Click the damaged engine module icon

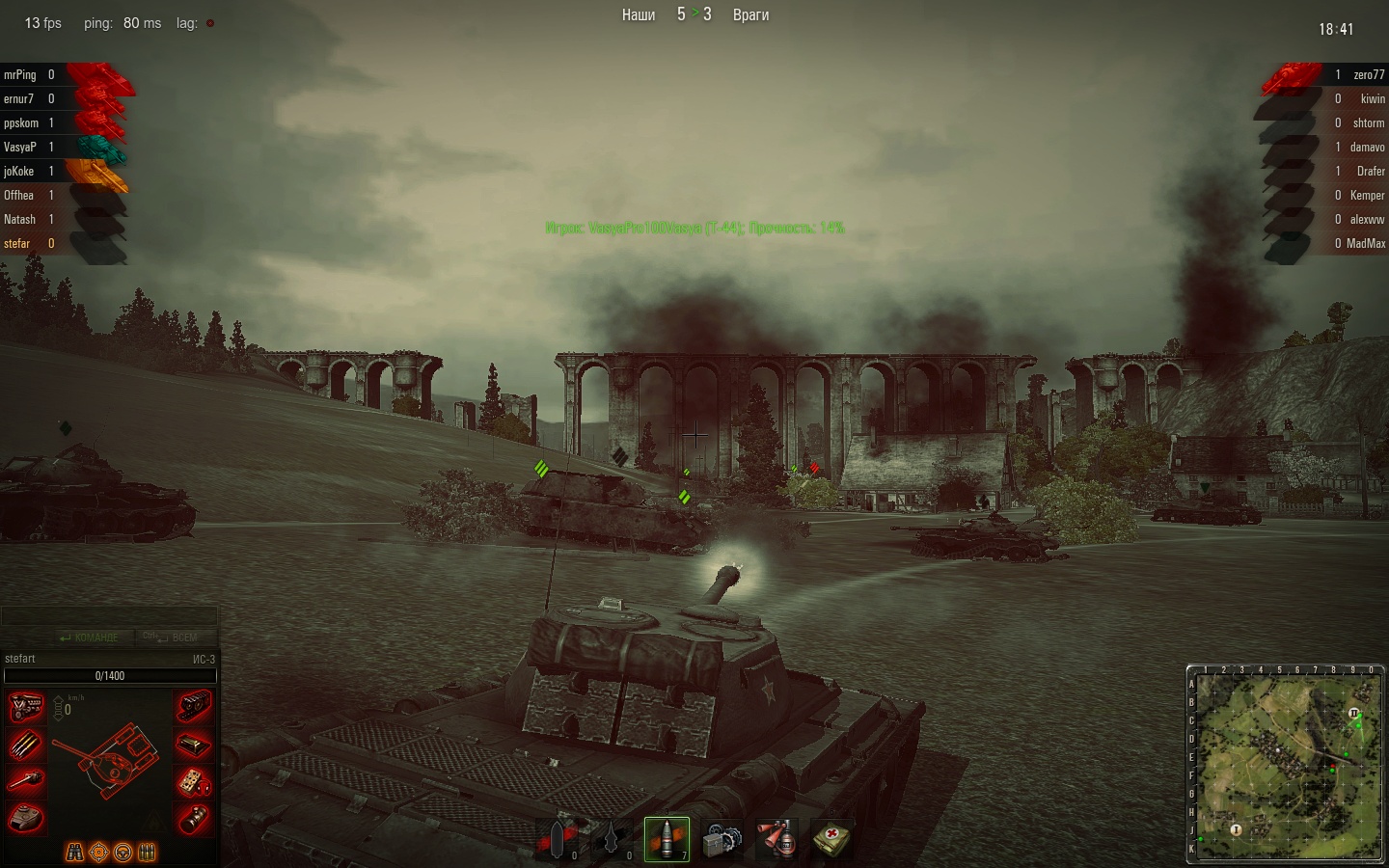26,707
